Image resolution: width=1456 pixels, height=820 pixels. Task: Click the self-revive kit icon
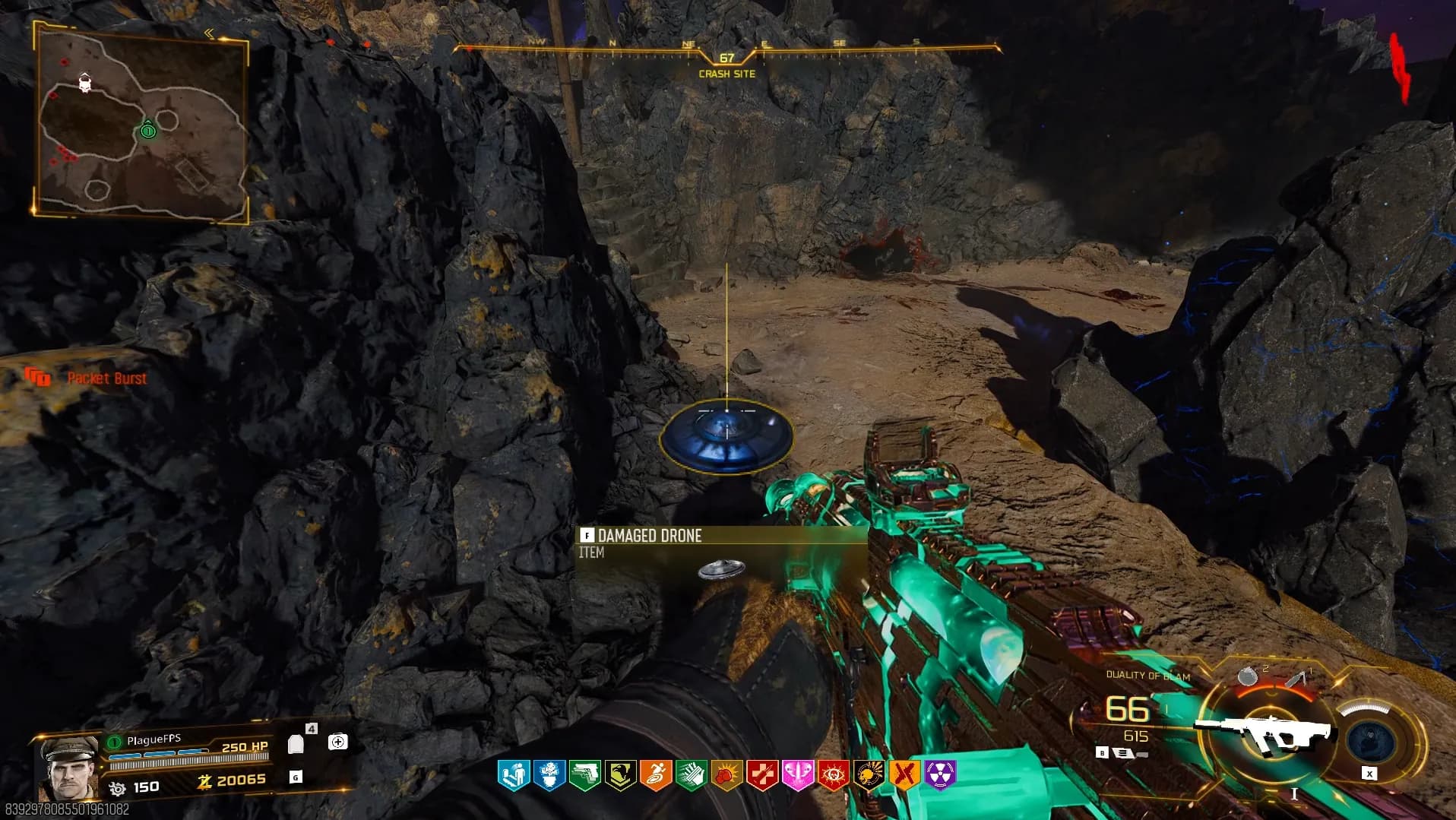pos(338,742)
